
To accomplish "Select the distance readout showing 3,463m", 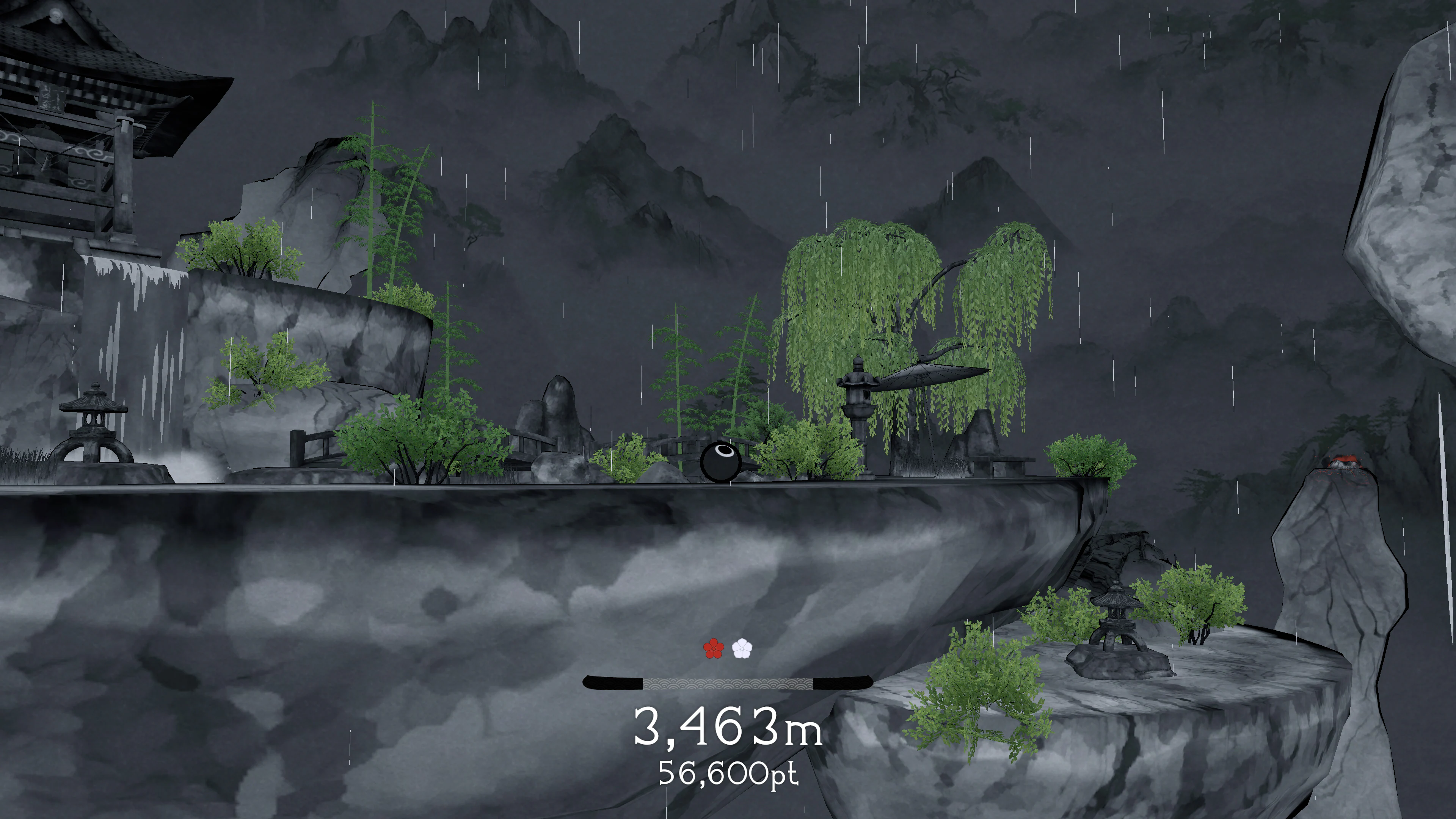I will click(x=729, y=729).
